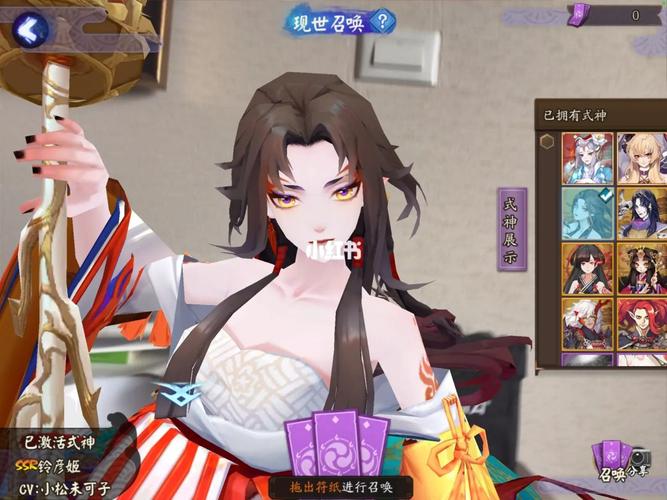Choose the teal checkmarked shikigami portrait

coord(587,213)
